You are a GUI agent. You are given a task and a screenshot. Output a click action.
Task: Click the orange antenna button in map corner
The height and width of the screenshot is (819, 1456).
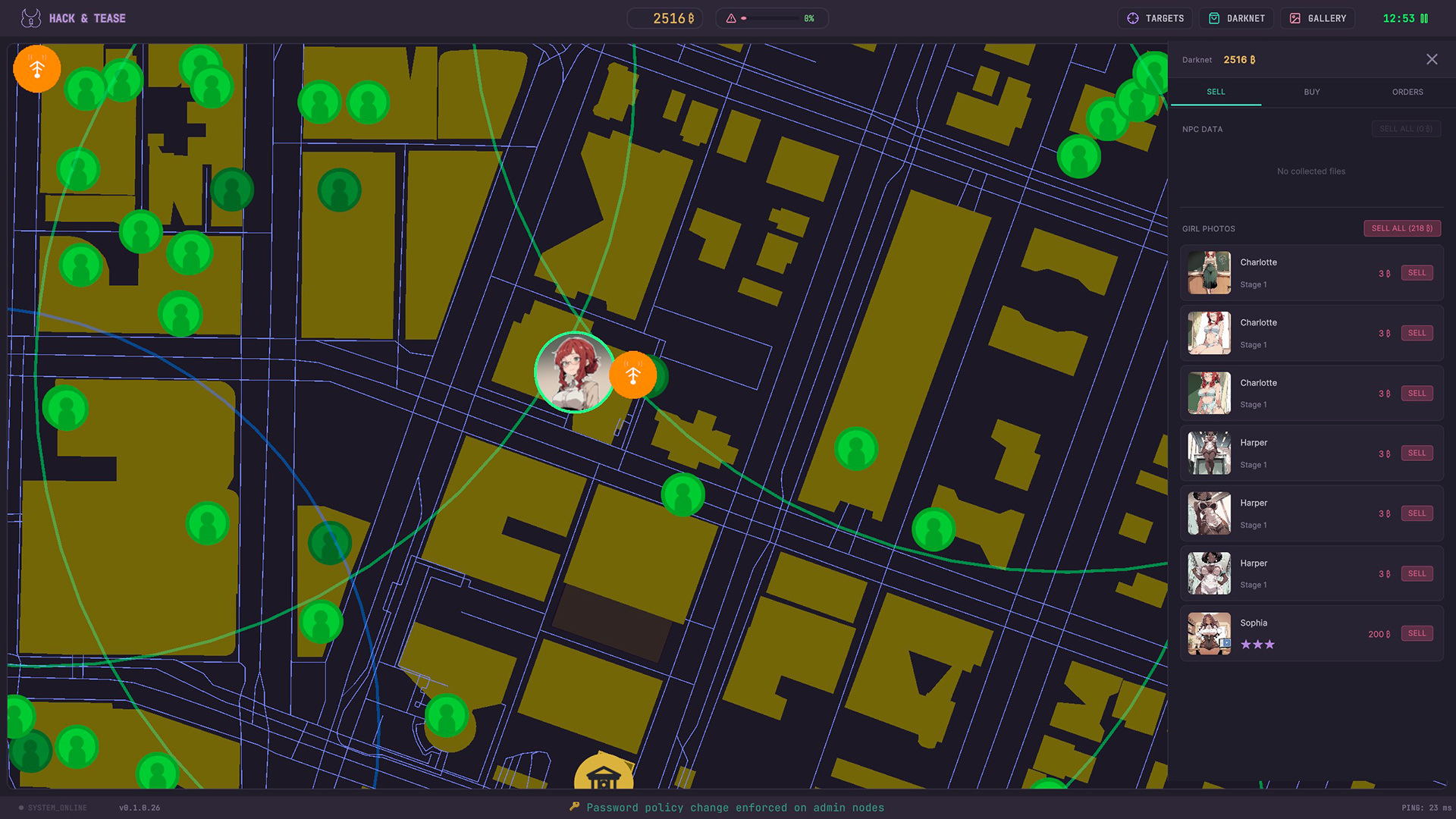pyautogui.click(x=36, y=69)
